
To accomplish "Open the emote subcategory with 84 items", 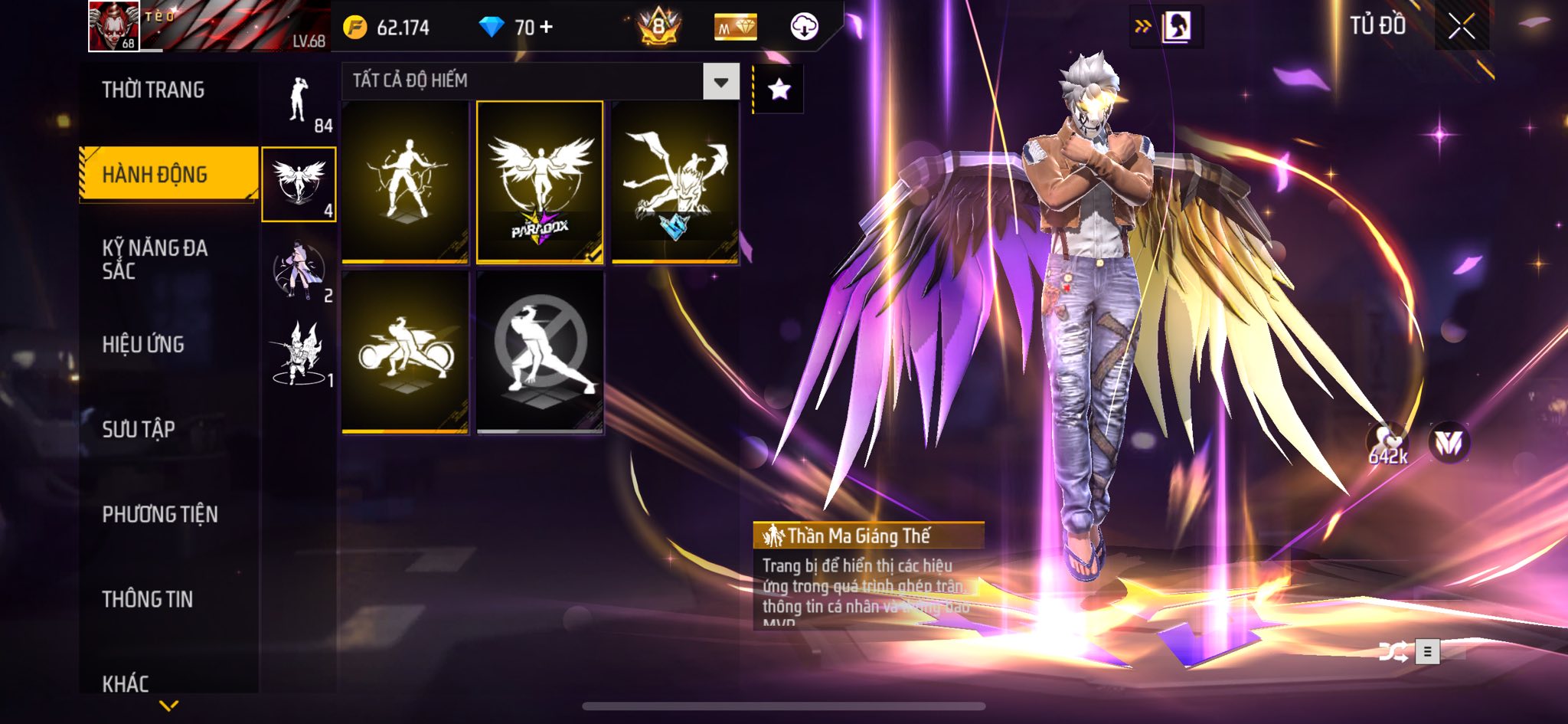I will click(299, 101).
